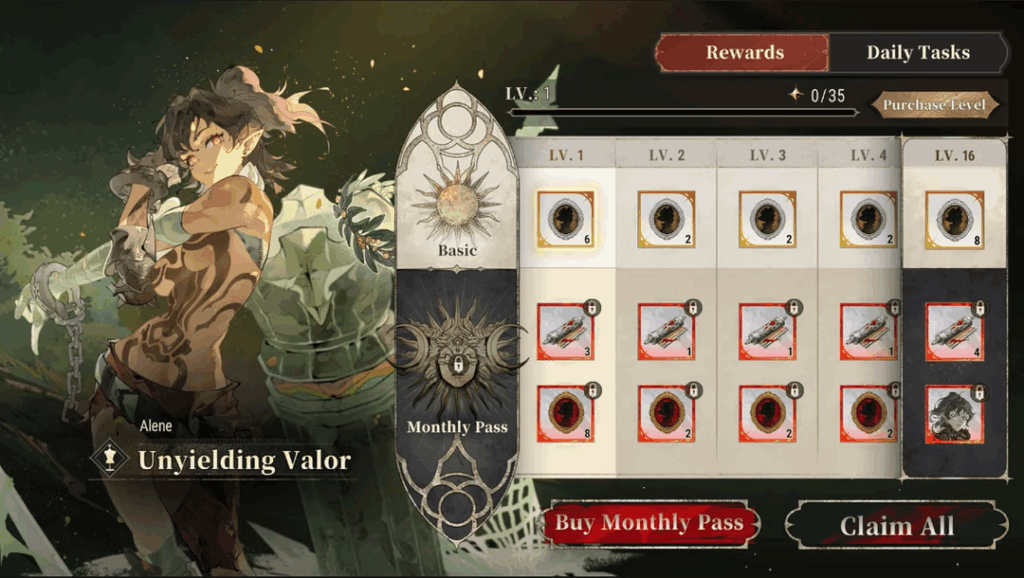This screenshot has width=1024, height=578.
Task: Pick the LV. 16 locked character portrait reward
Action: click(x=954, y=414)
